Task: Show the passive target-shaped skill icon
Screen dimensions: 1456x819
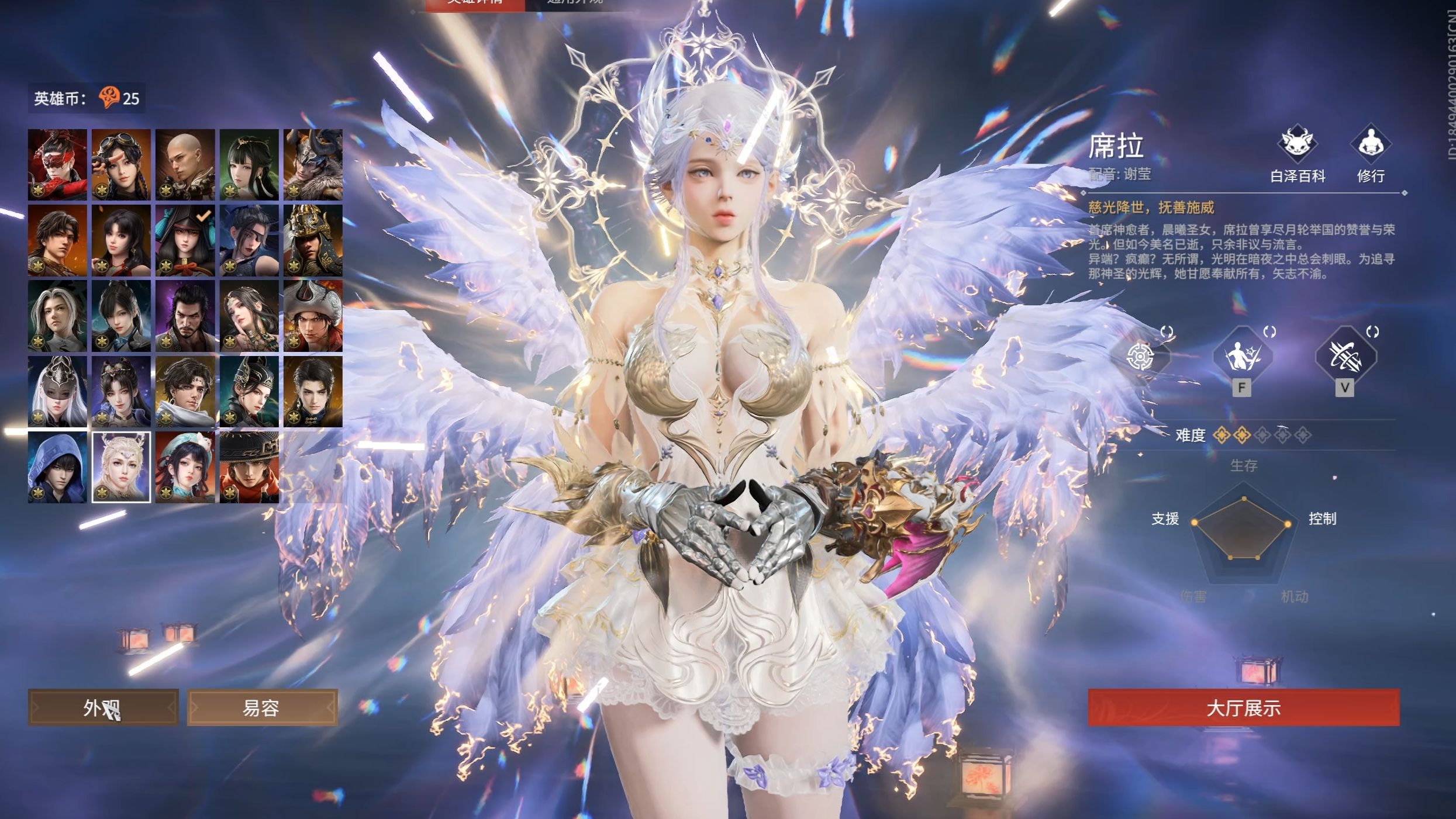Action: [x=1140, y=357]
